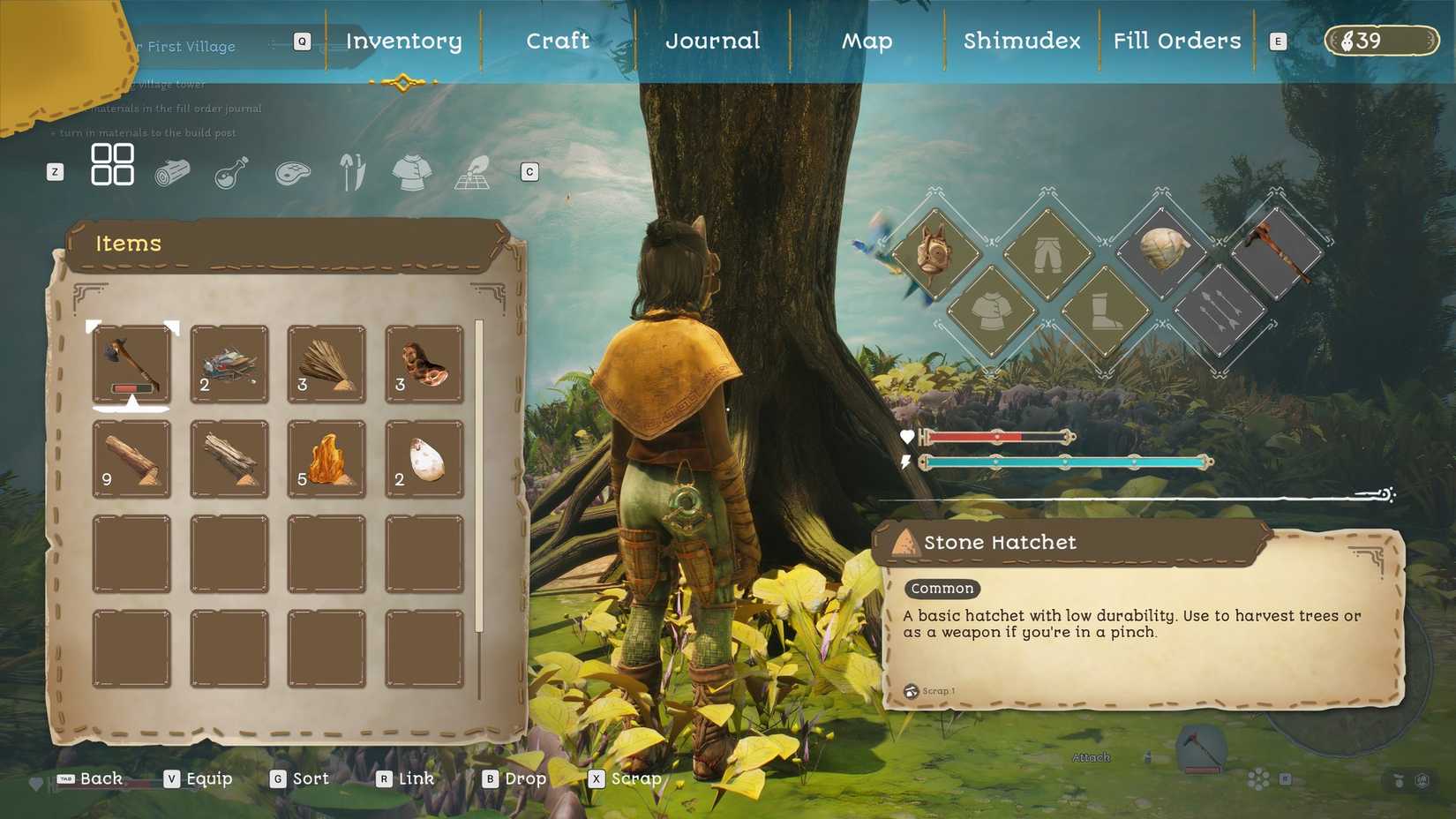This screenshot has width=1456, height=819.
Task: Select the logs material filter icon
Action: [173, 169]
